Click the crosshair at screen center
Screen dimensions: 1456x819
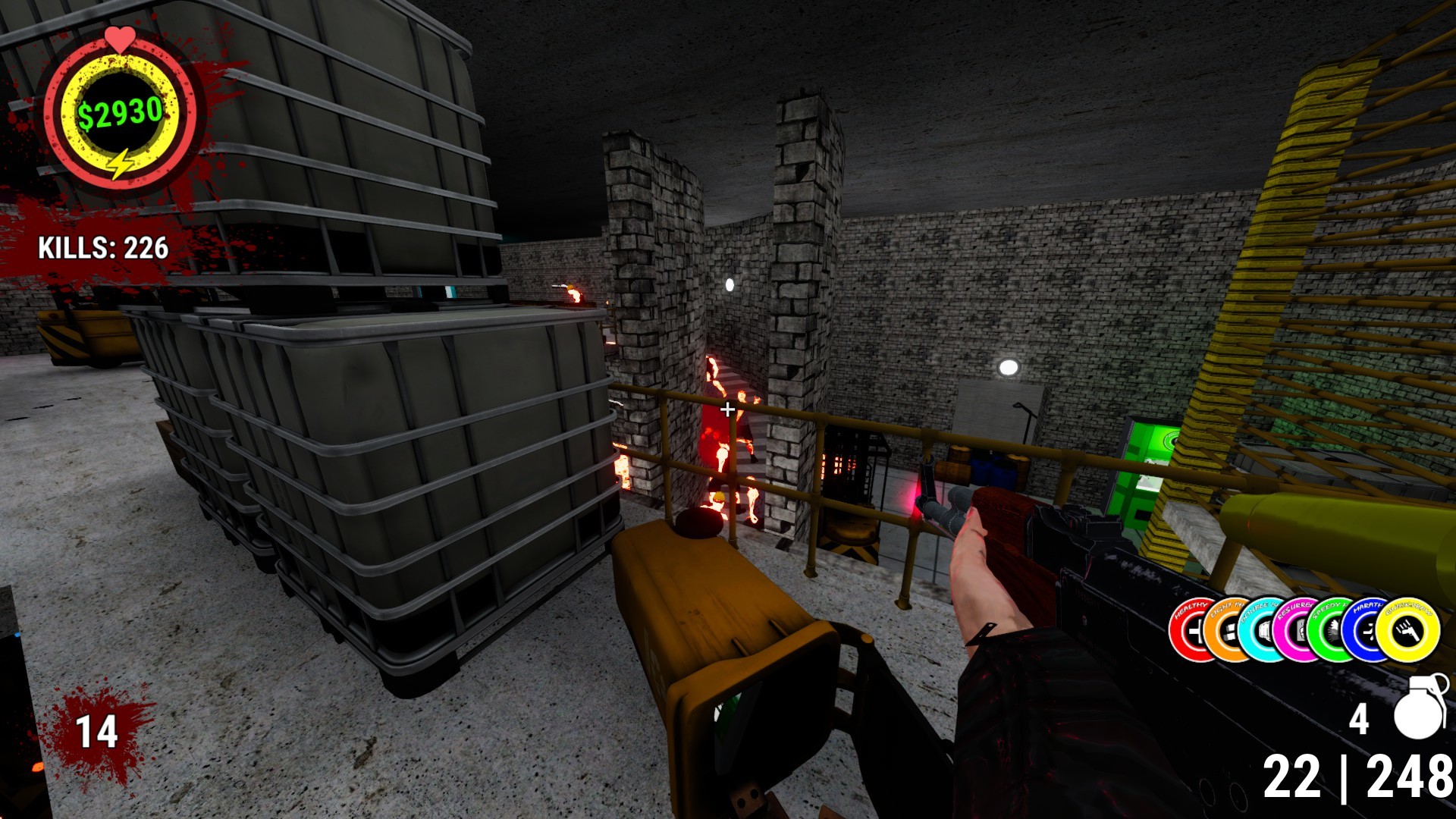(x=726, y=409)
